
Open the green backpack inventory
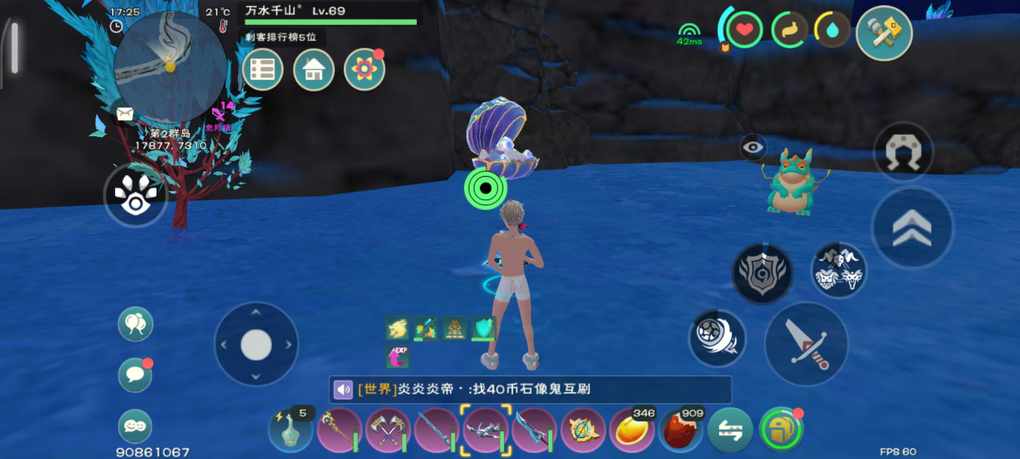780,430
